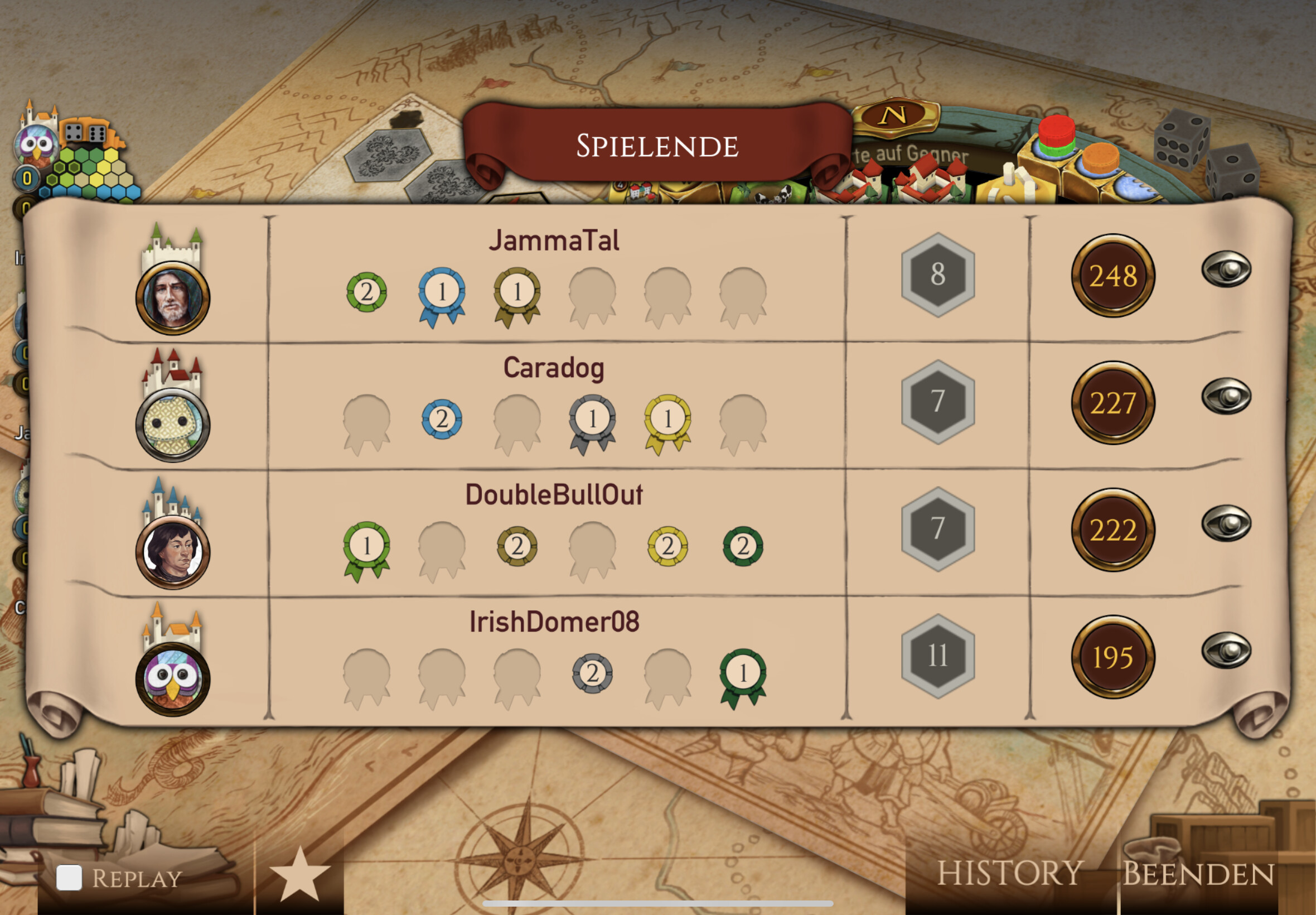Select the JammaTal player row name

coord(554,241)
